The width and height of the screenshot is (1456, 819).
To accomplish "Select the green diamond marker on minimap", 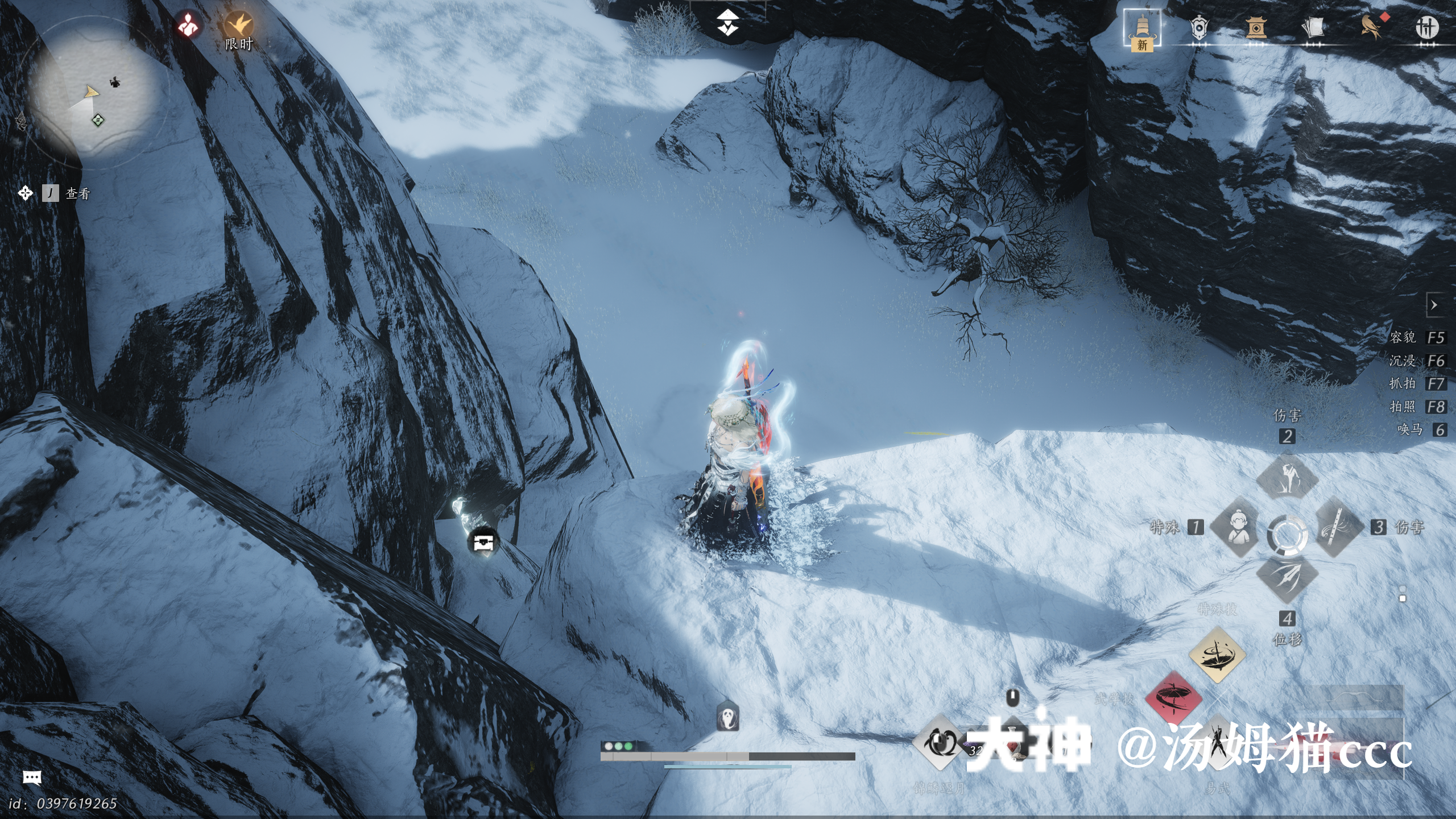I will point(98,120).
